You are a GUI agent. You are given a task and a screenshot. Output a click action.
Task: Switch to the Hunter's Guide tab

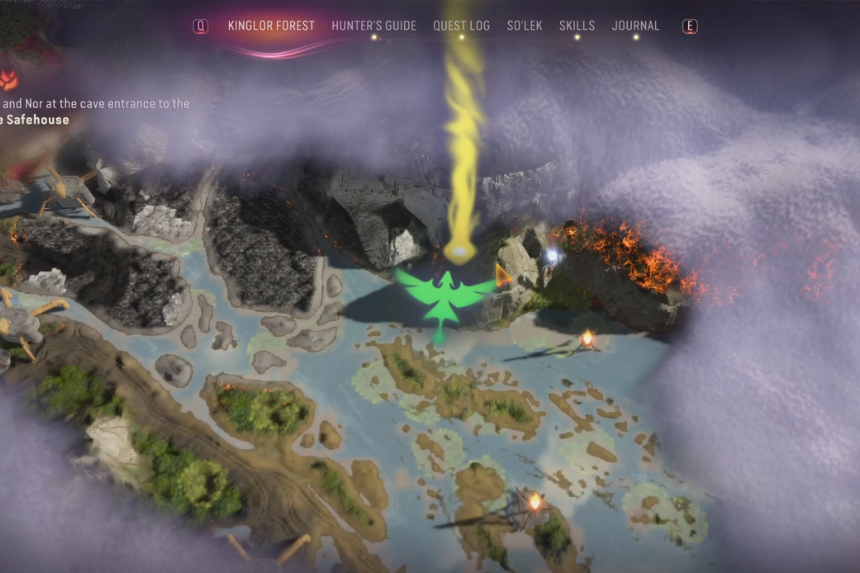point(373,26)
